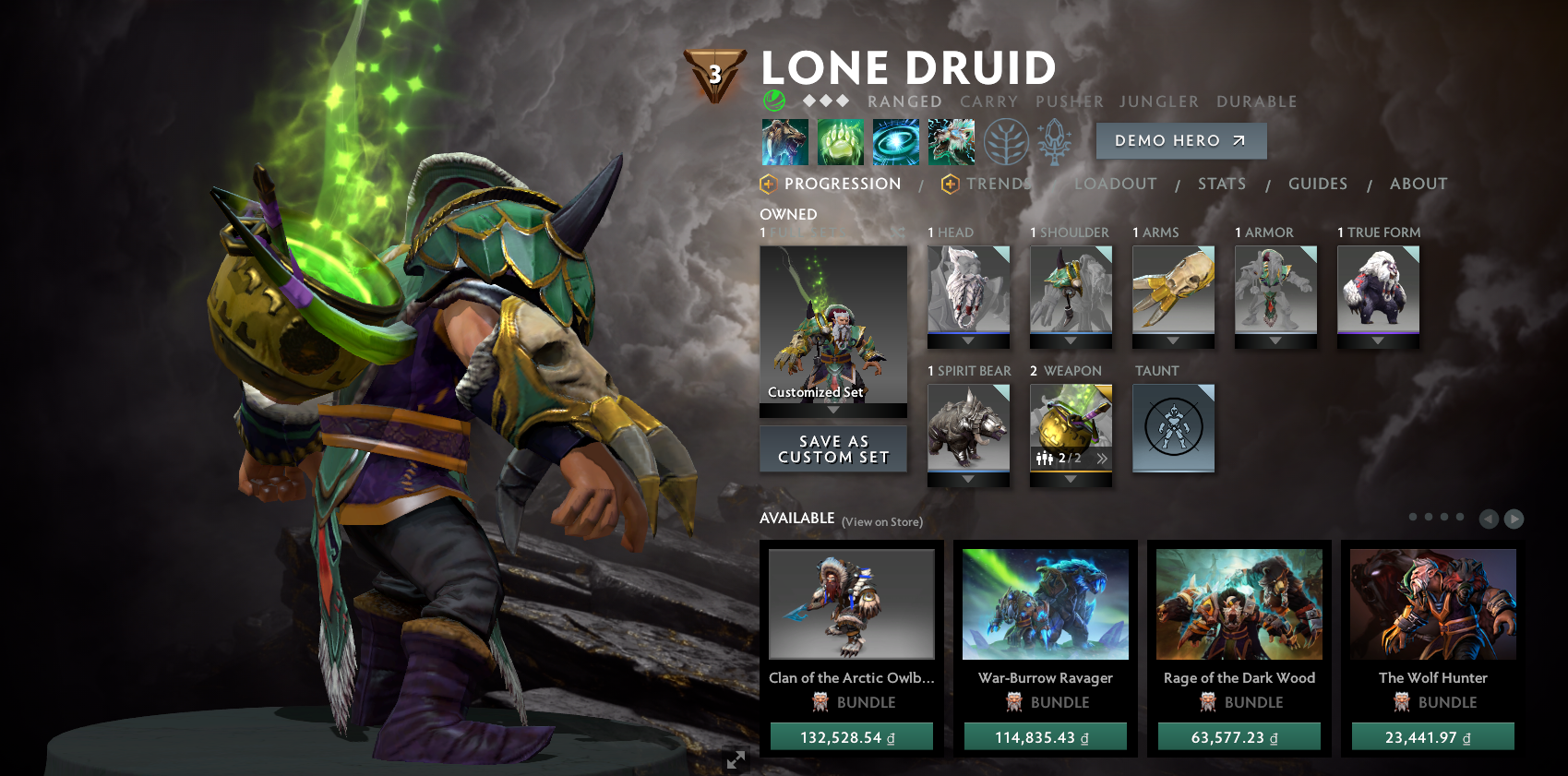
Task: Click the blue swirl ability icon
Action: pyautogui.click(x=896, y=141)
